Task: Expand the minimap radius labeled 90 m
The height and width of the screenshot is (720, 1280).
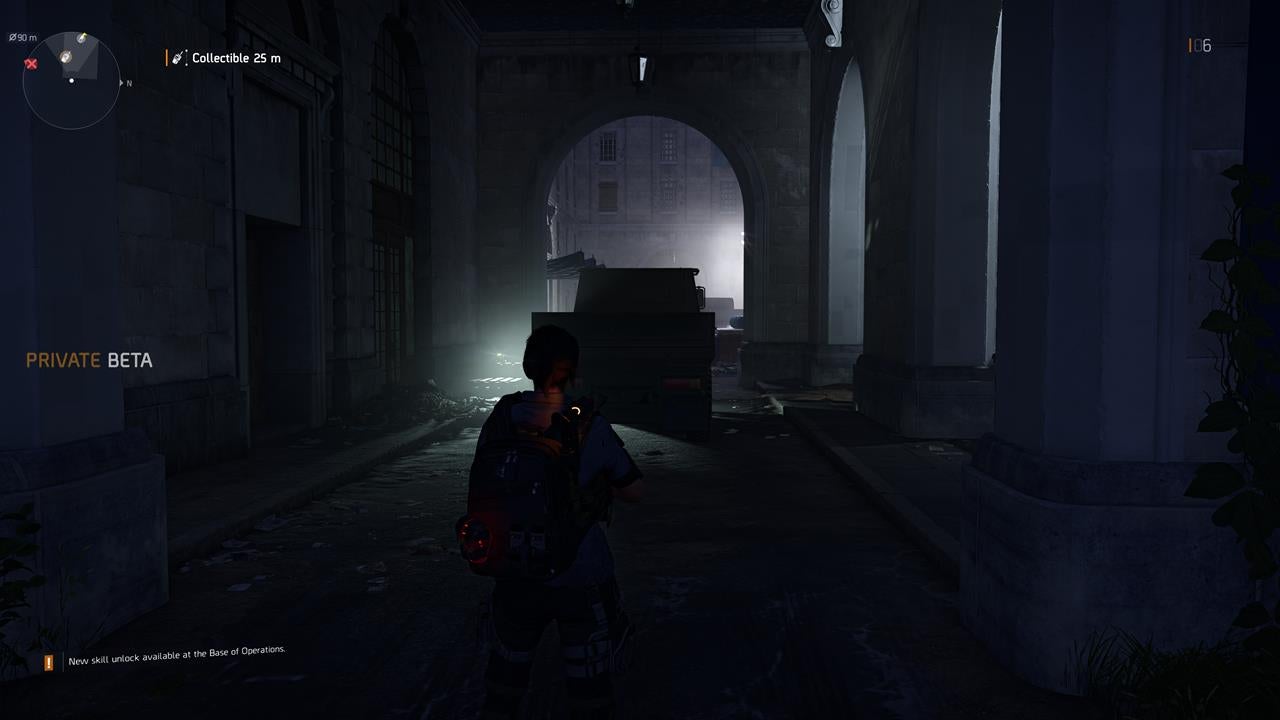Action: pos(23,37)
